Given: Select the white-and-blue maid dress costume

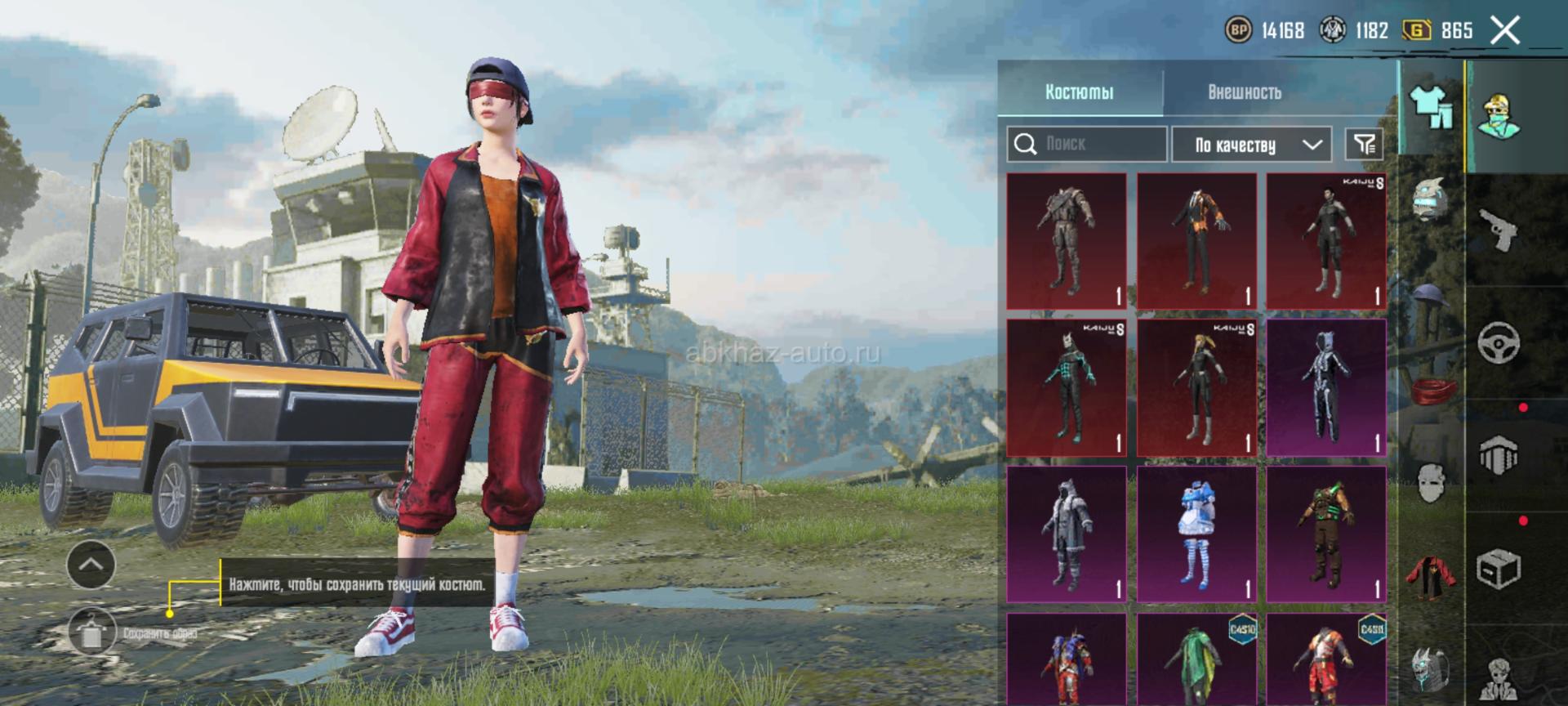Looking at the screenshot, I should [x=1196, y=534].
